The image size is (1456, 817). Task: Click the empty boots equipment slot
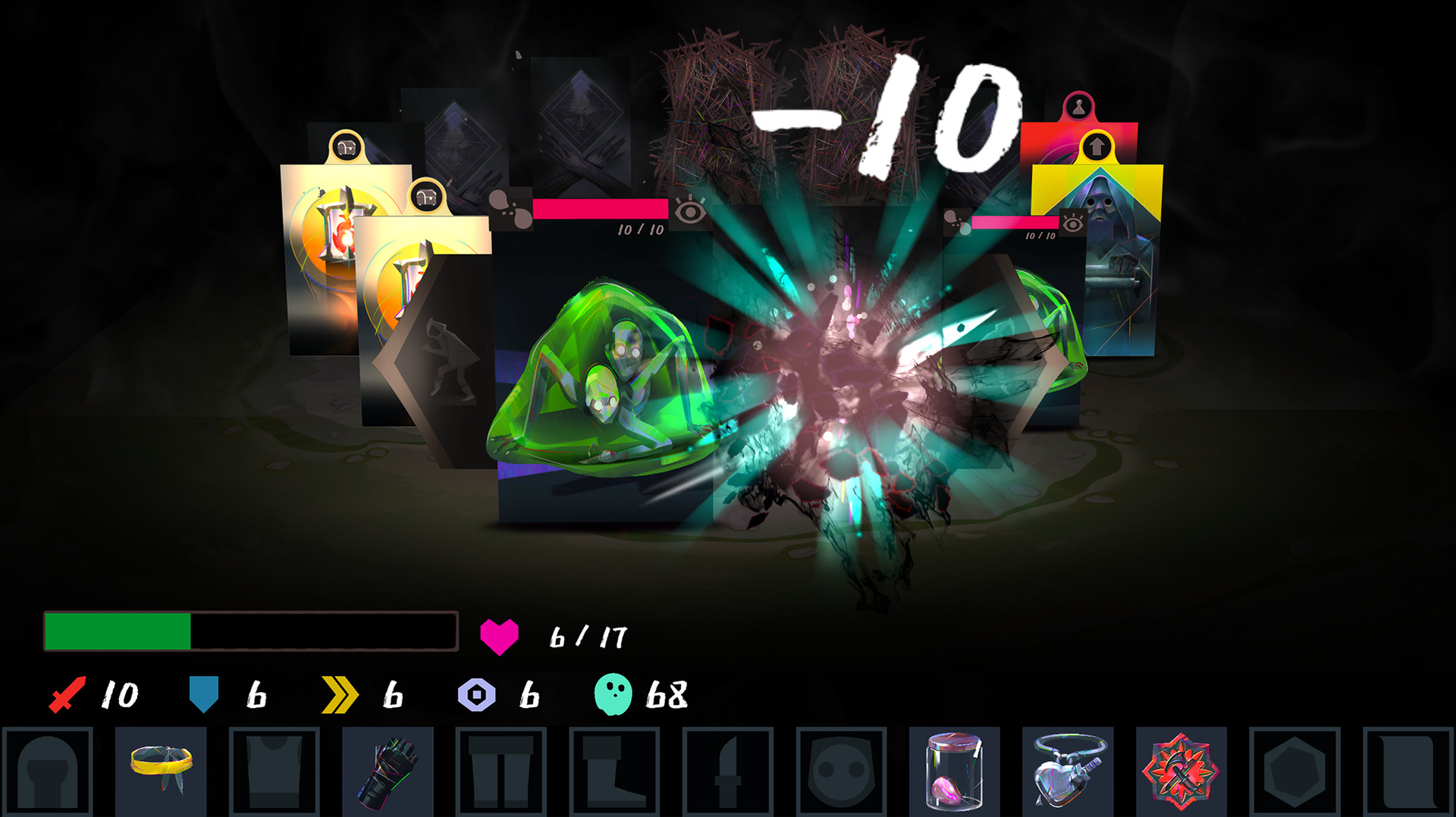point(614,773)
